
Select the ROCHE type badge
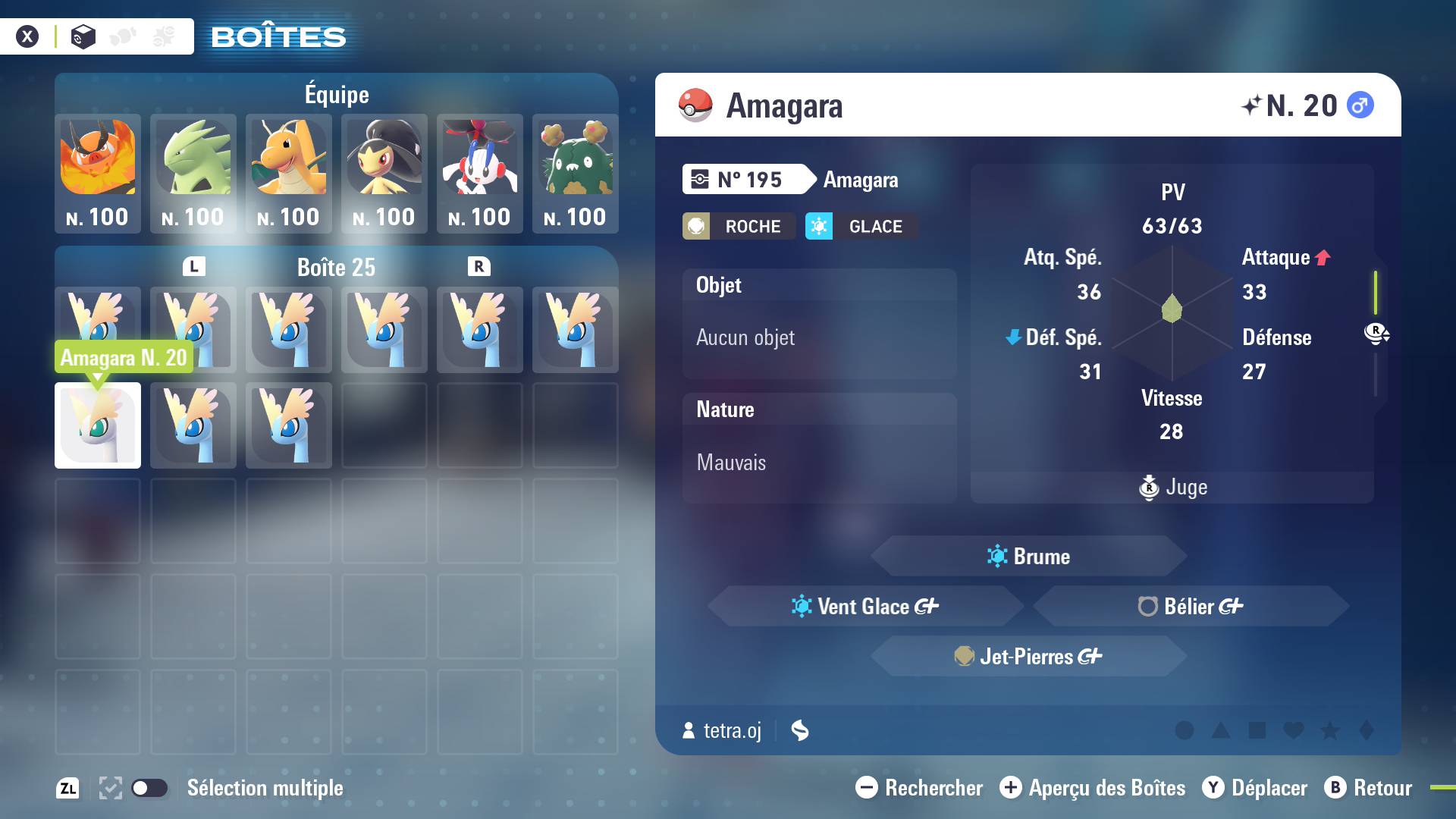coord(738,226)
